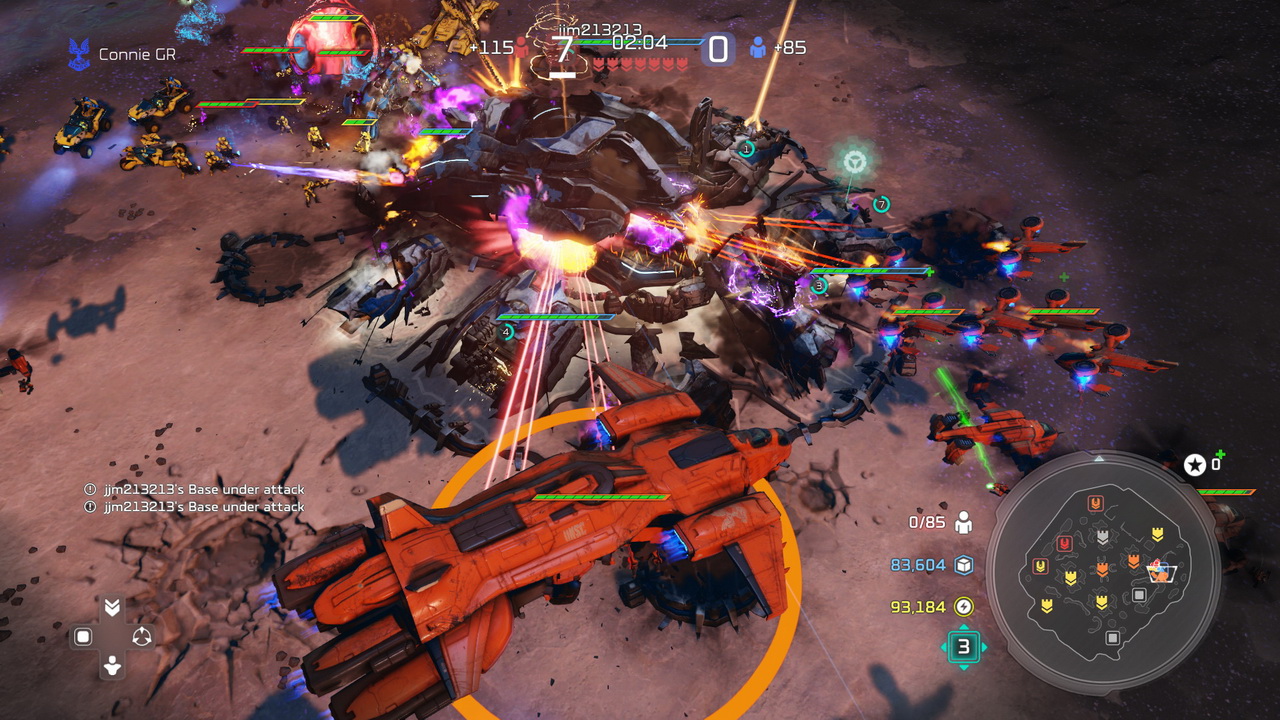The image size is (1280, 720).
Task: Click the white camera view box on minimap
Action: coord(1162,572)
